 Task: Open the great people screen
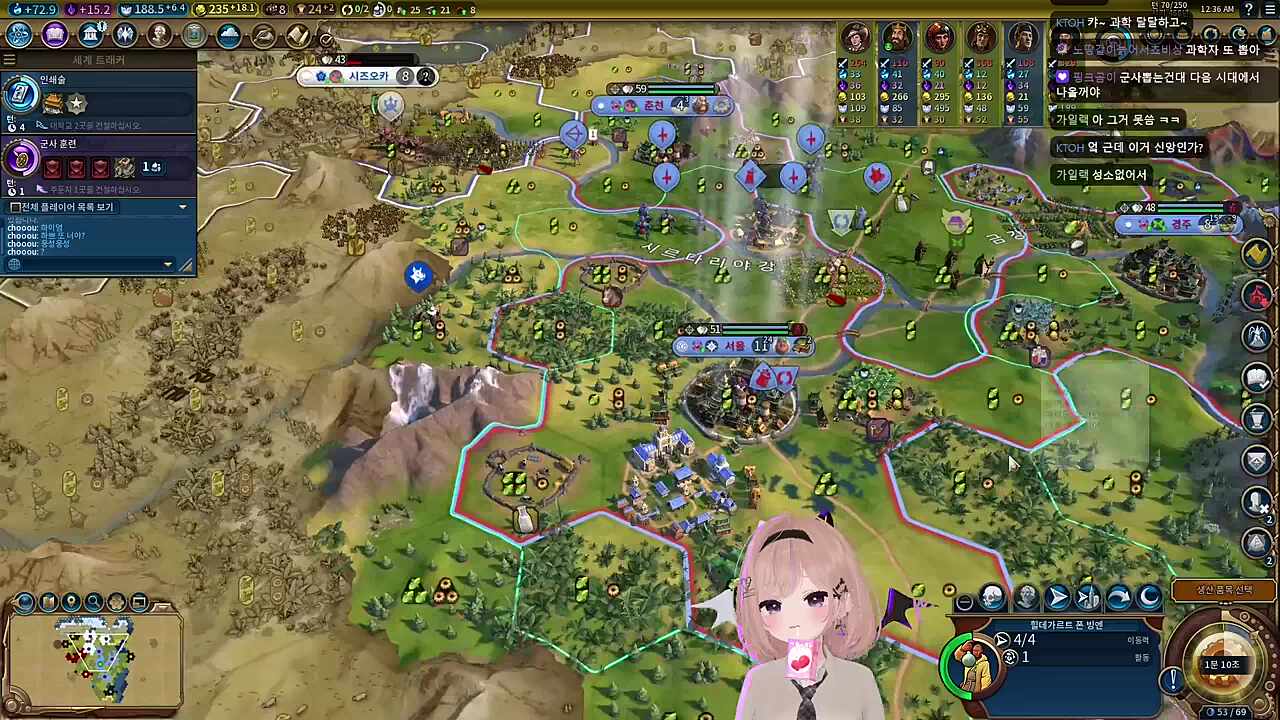(x=159, y=35)
